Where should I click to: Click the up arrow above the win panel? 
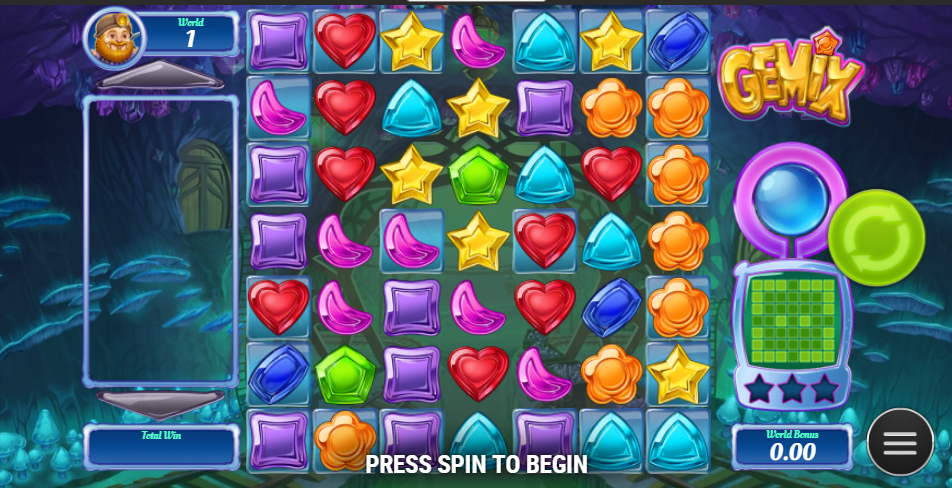click(x=160, y=77)
